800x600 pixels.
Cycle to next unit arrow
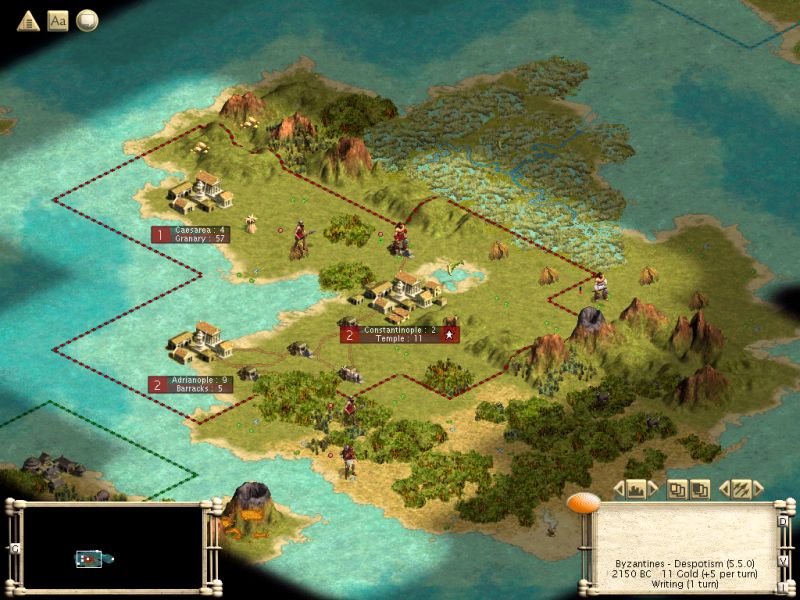point(760,489)
